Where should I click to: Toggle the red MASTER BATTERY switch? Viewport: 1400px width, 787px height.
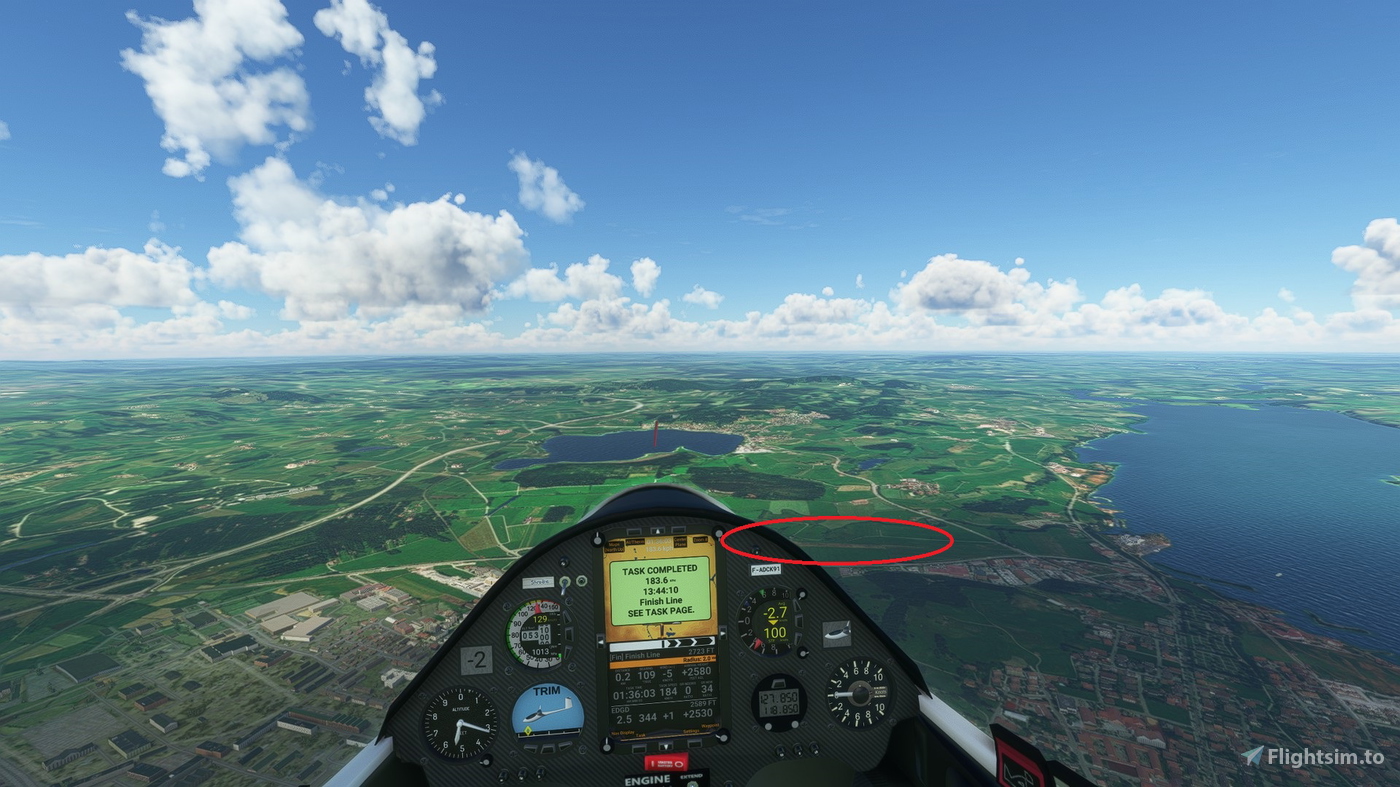coord(667,762)
